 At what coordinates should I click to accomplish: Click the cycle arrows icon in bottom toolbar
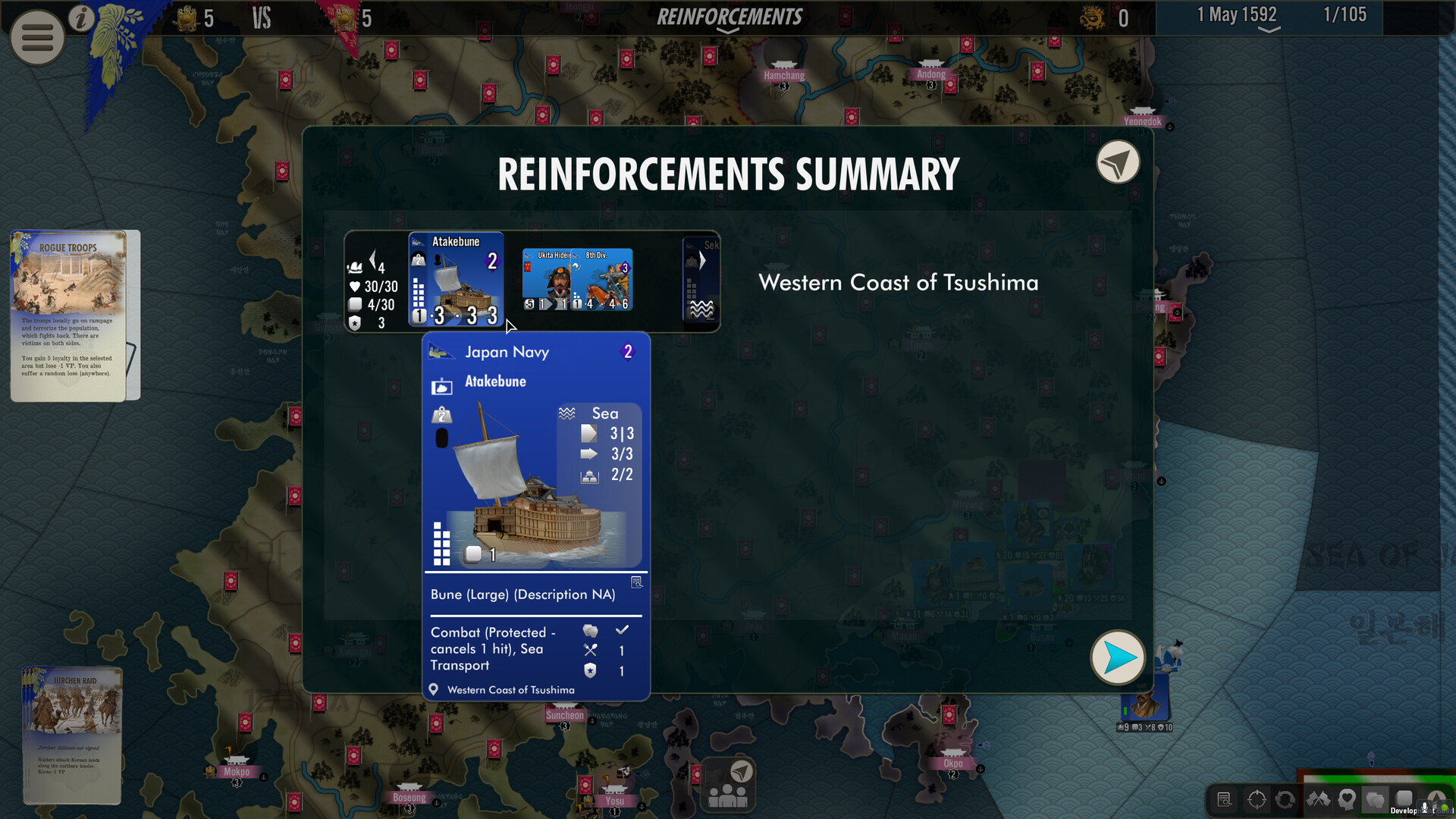click(1285, 800)
